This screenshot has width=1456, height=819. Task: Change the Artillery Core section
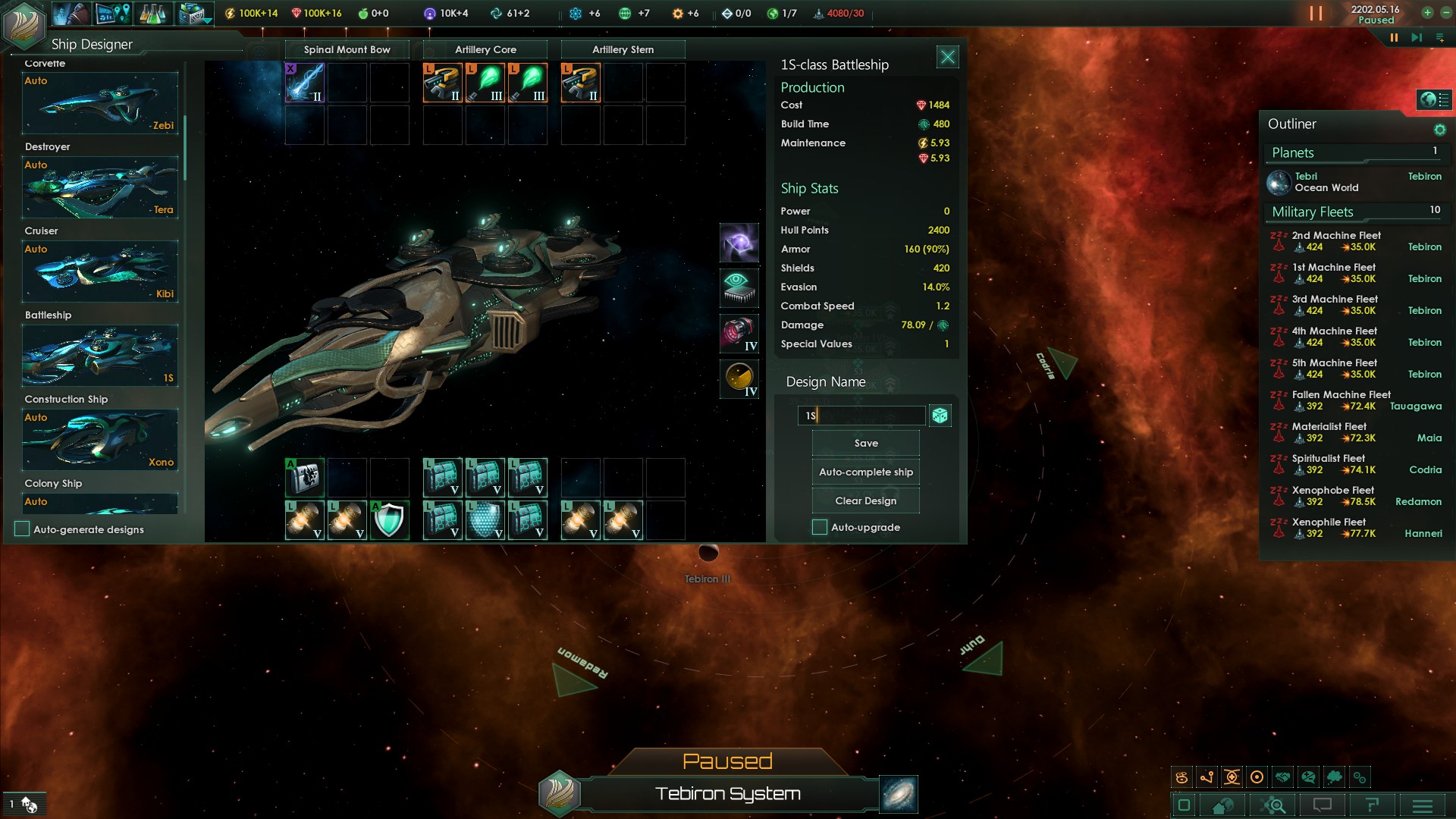click(x=485, y=49)
